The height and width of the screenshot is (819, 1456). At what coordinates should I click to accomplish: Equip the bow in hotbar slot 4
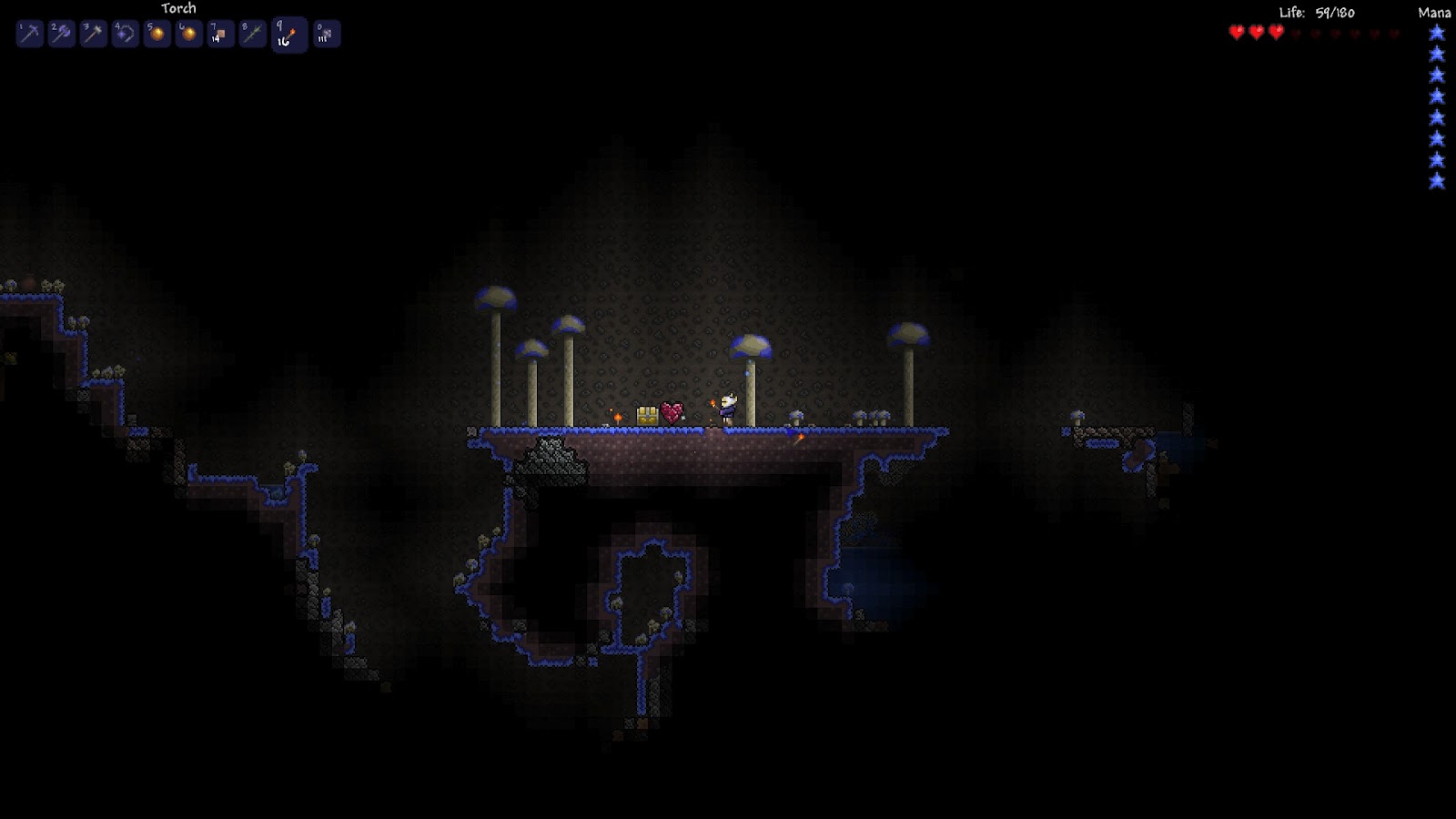(x=125, y=34)
